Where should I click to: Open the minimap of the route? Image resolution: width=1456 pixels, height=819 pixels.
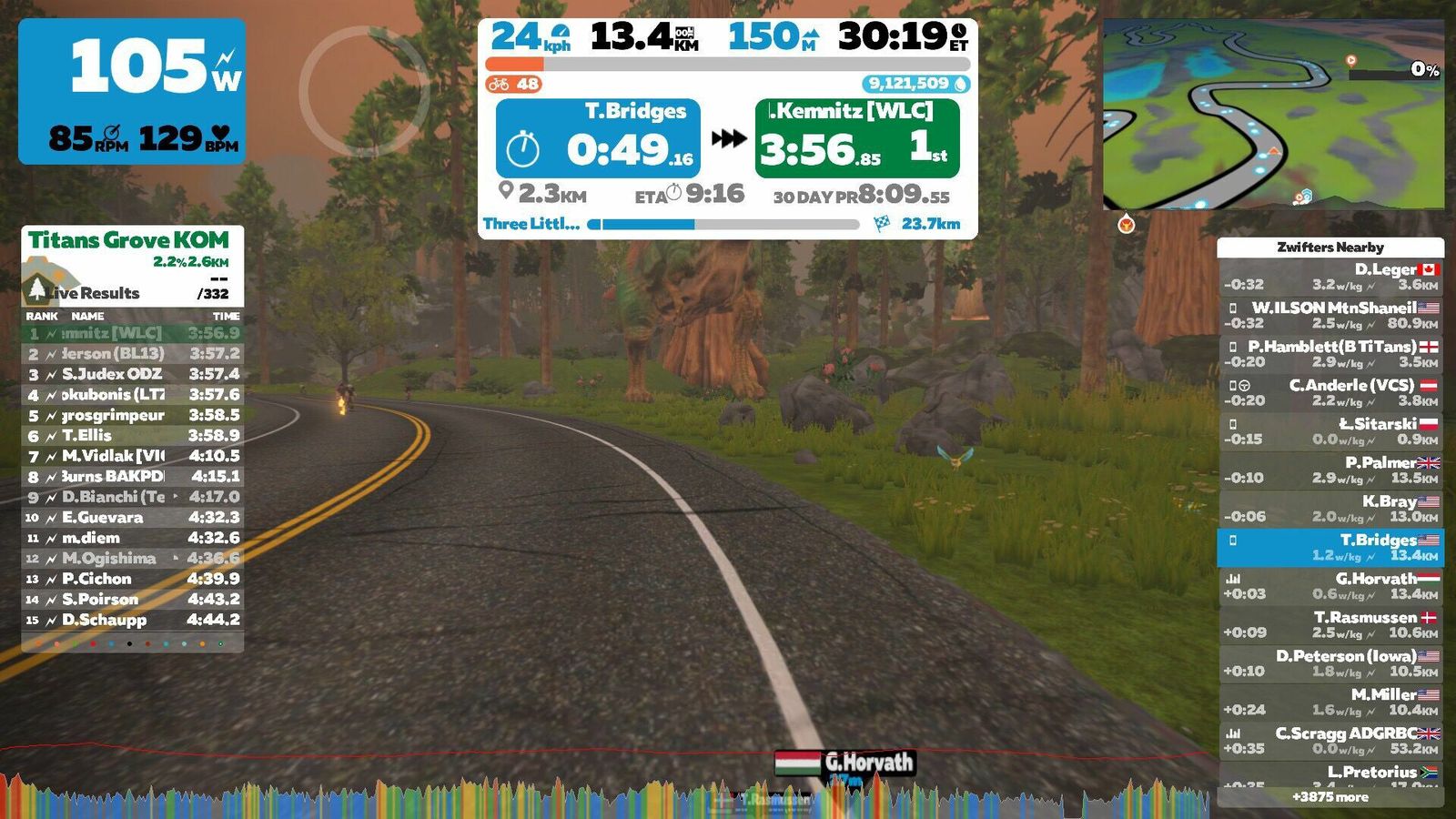click(1272, 115)
